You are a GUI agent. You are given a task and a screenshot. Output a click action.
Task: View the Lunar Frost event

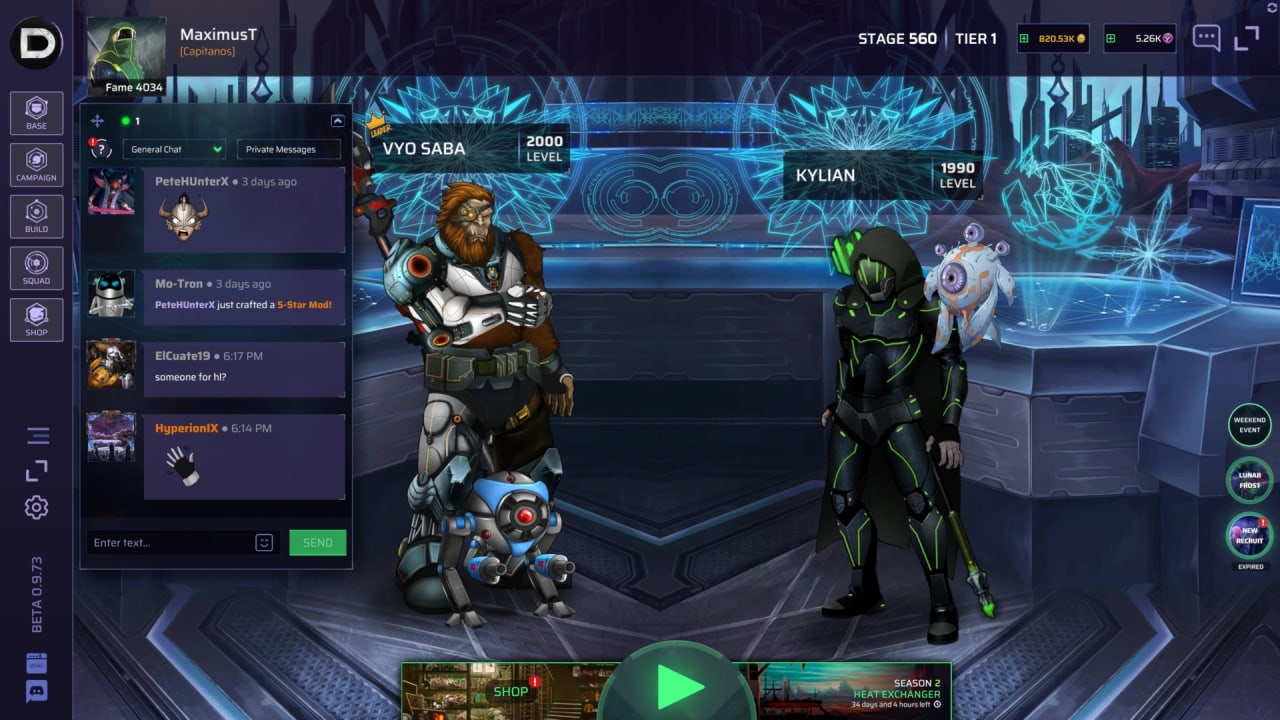click(1249, 480)
